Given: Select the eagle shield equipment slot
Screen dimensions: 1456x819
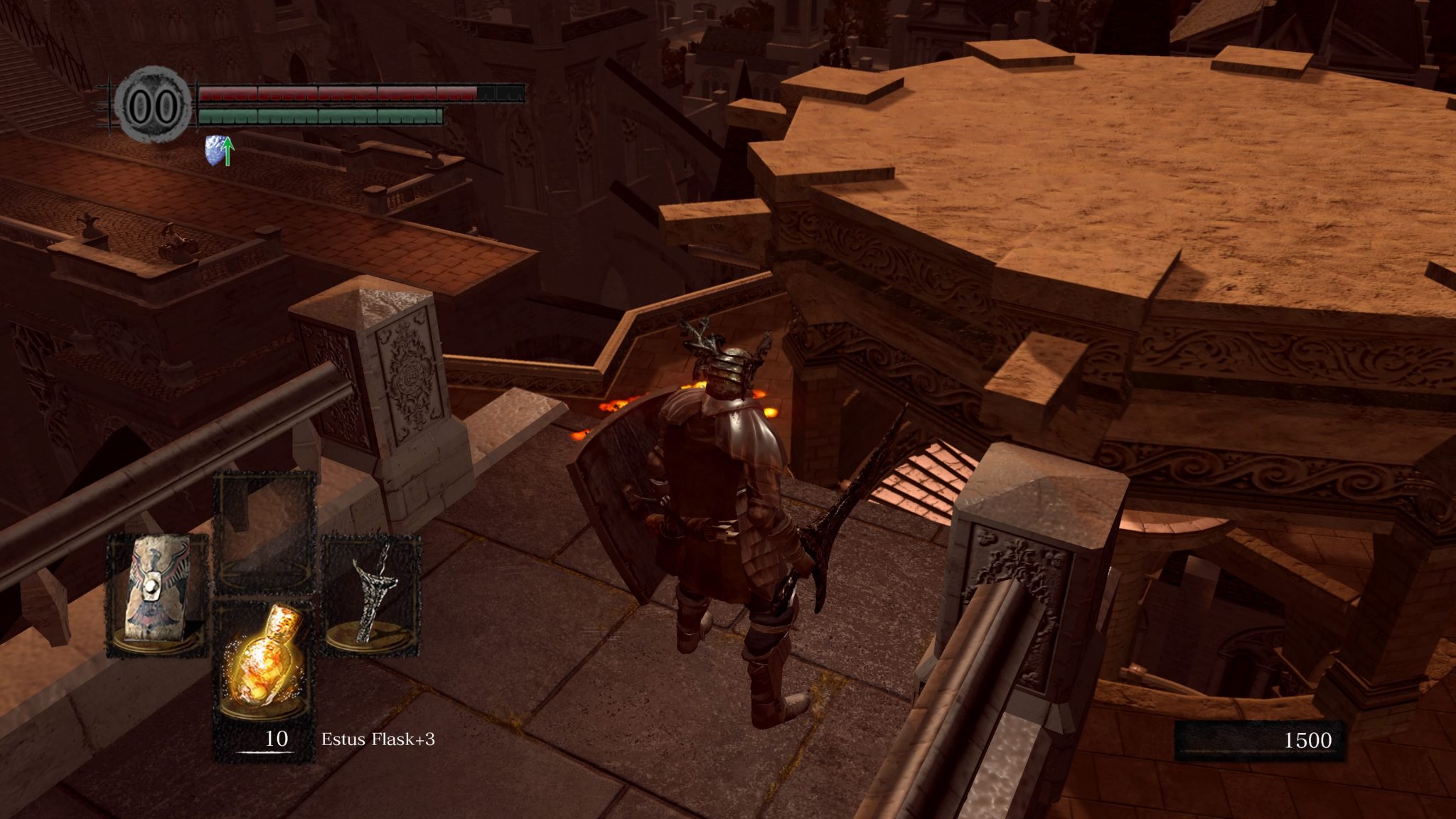Looking at the screenshot, I should point(157,594).
